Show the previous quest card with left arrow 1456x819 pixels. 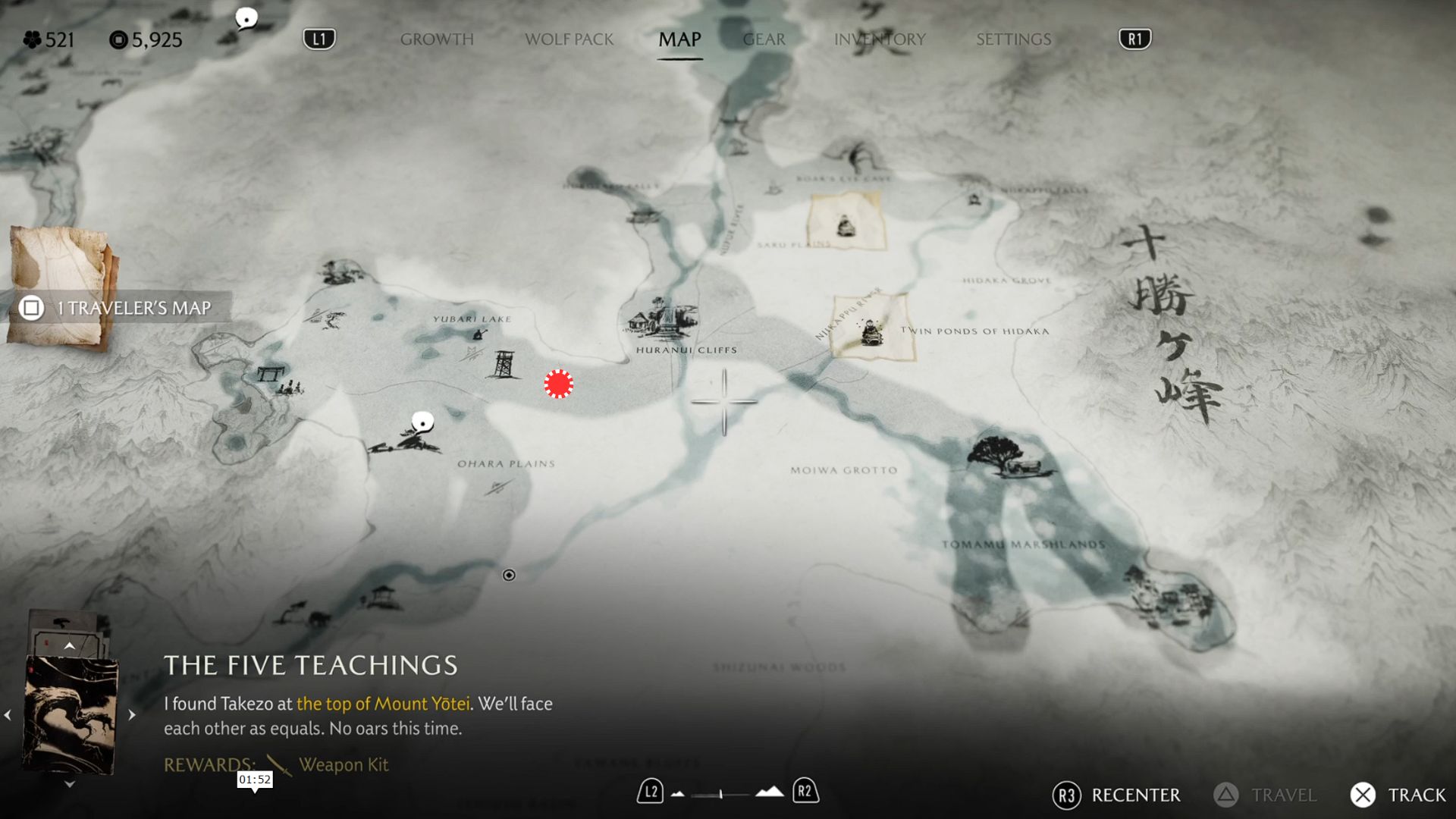tap(8, 714)
